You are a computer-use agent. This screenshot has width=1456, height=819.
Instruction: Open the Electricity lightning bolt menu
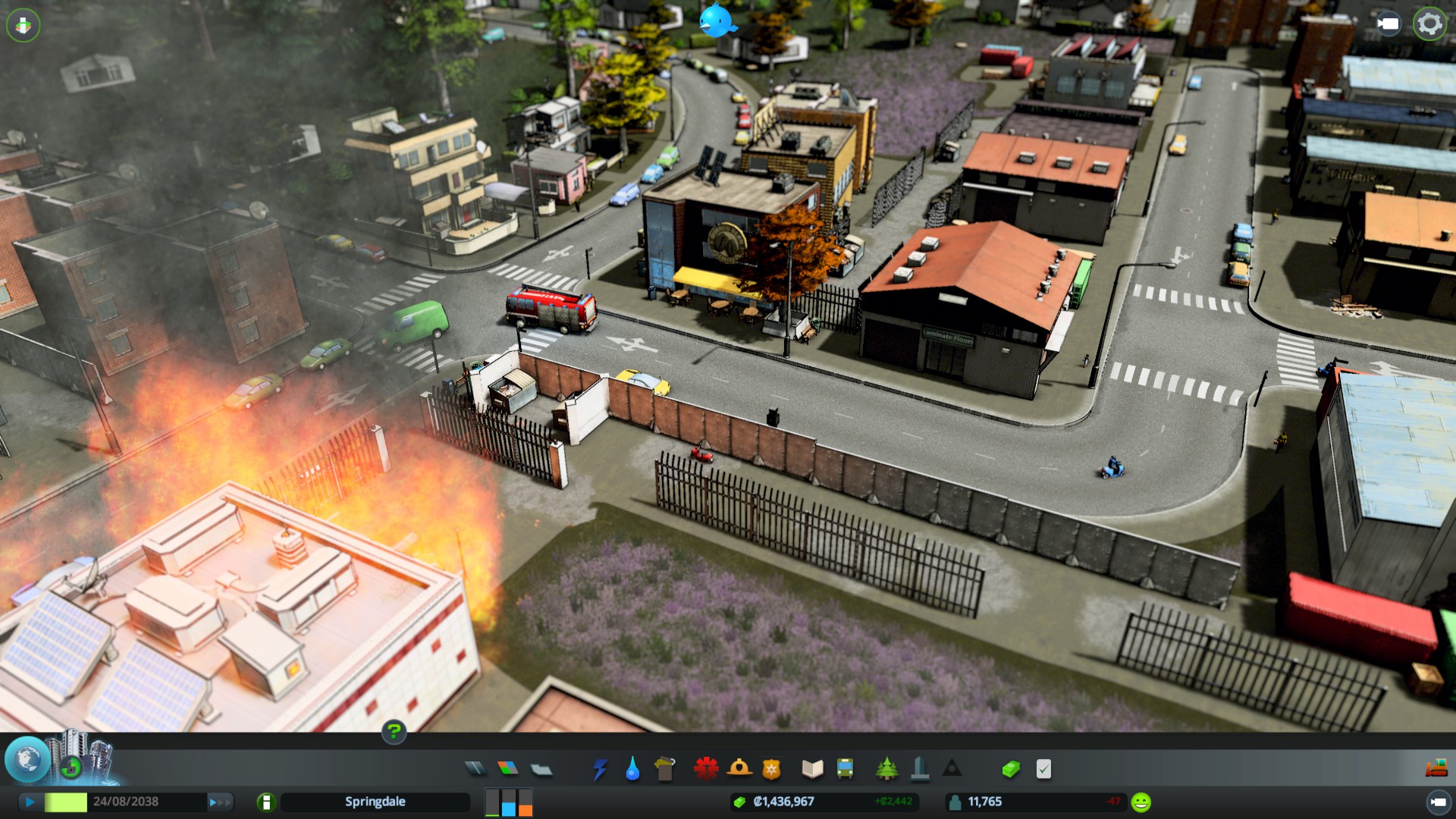[x=600, y=770]
